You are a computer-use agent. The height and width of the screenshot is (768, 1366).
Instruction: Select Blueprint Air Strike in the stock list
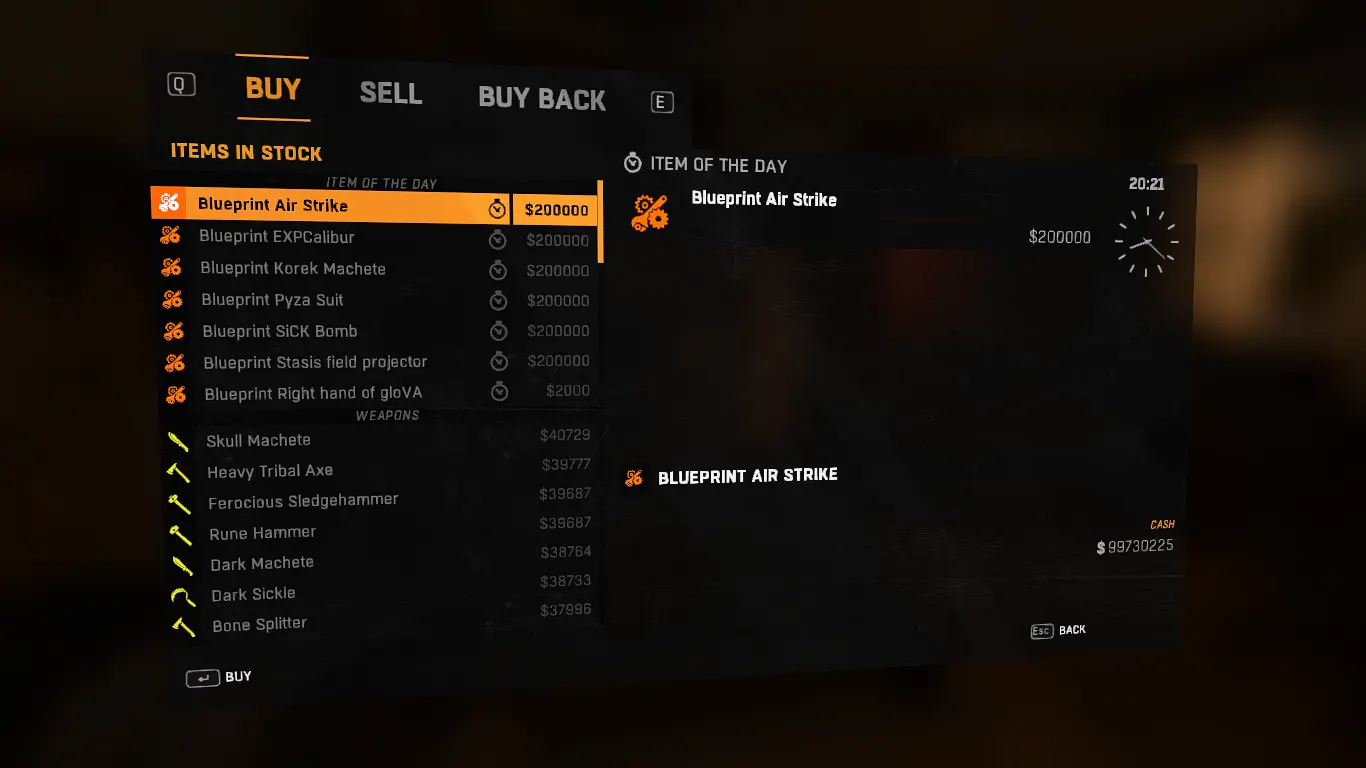(273, 205)
